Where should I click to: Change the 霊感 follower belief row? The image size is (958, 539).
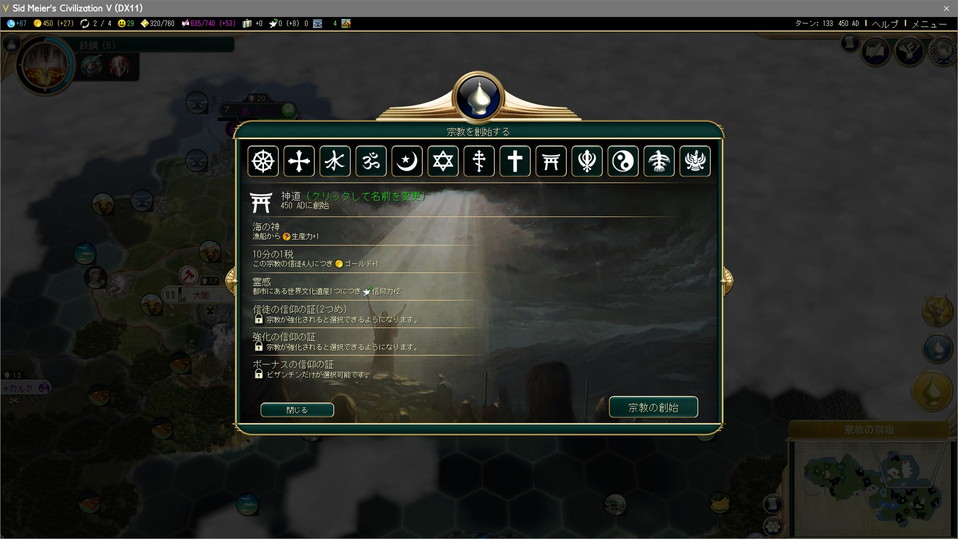(400, 286)
